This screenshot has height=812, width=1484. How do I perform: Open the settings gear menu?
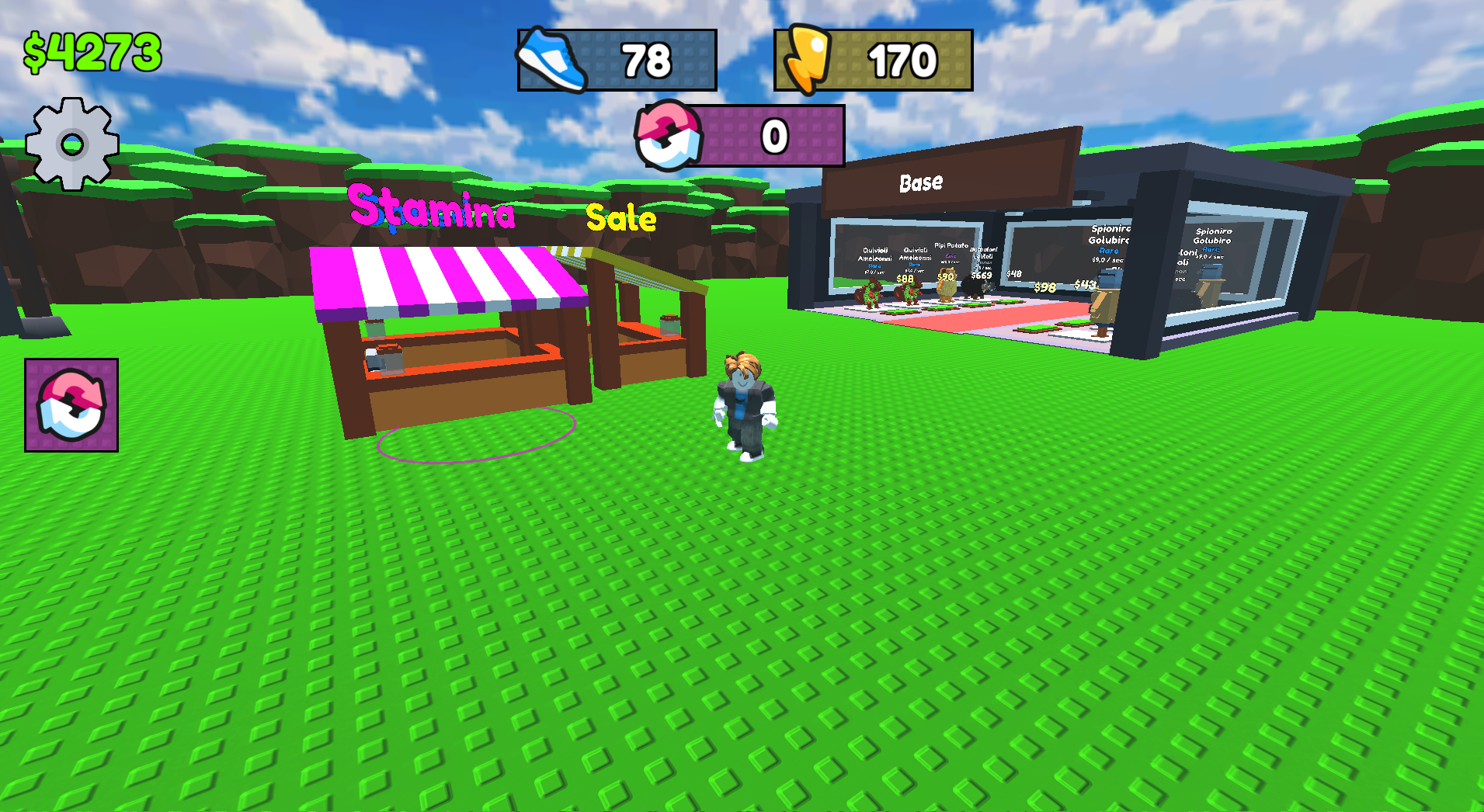click(73, 142)
